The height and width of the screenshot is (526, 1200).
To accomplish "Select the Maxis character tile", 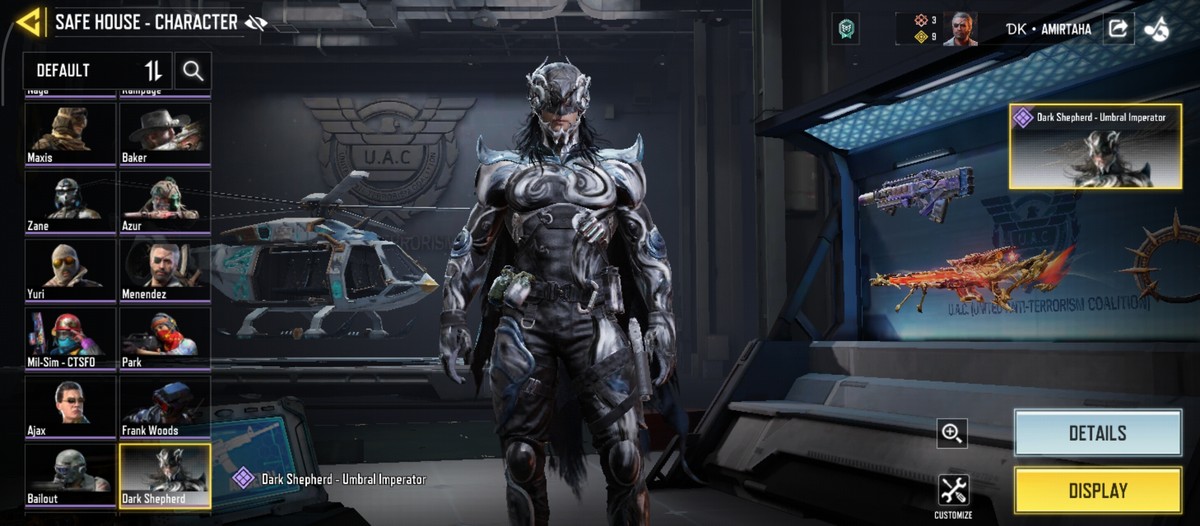I will point(70,133).
